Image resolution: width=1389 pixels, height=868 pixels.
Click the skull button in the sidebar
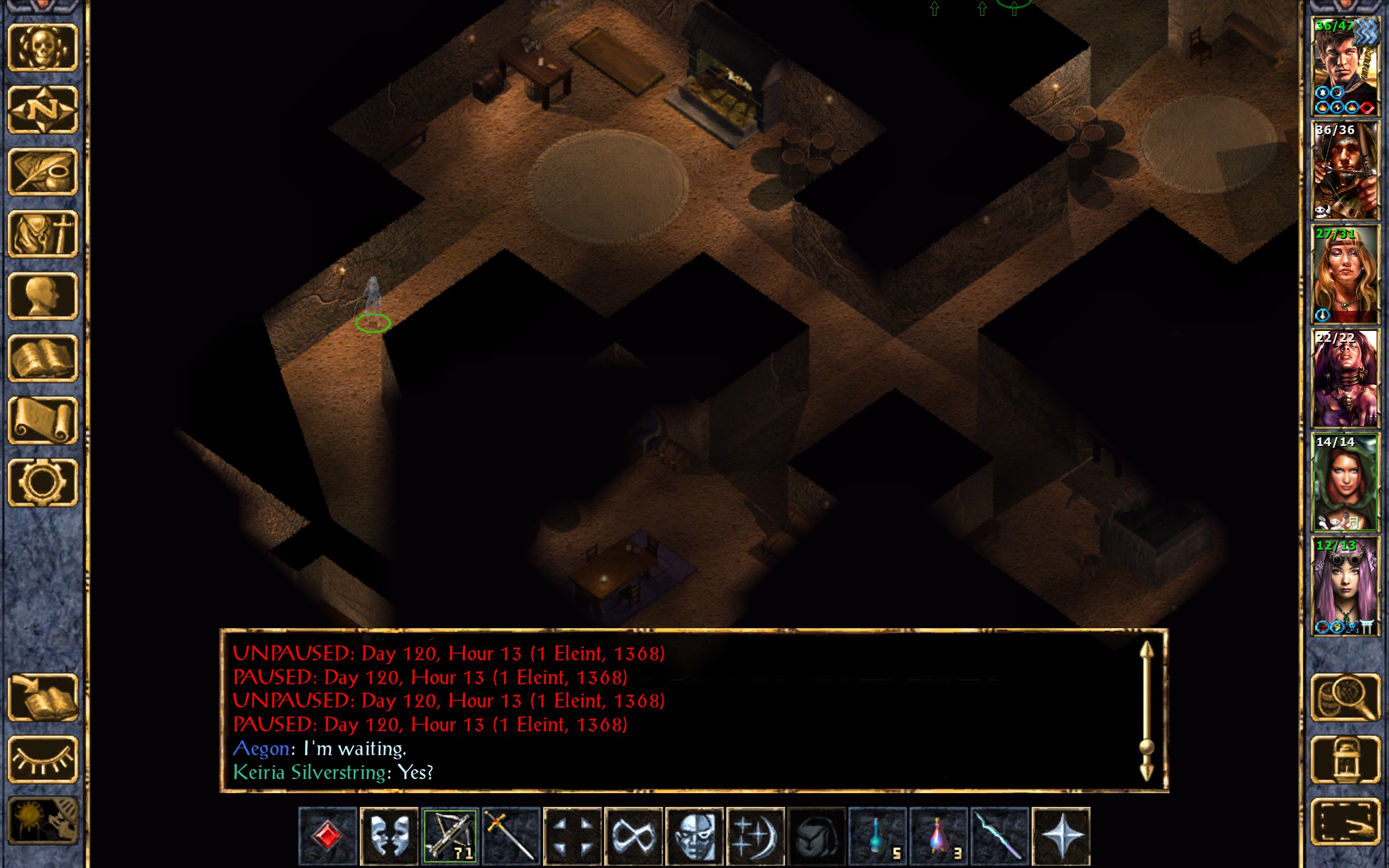click(42, 48)
